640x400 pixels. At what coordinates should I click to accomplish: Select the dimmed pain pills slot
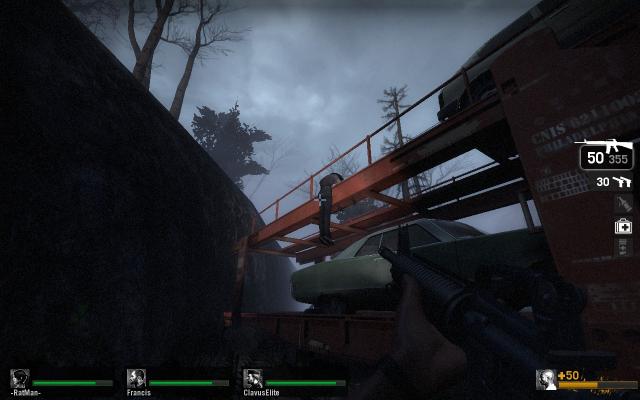[622, 247]
